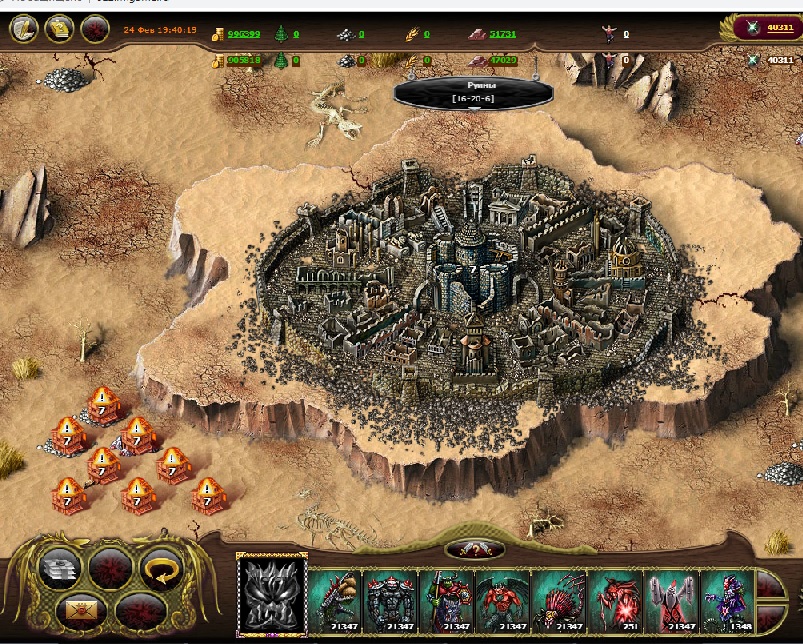Open the yellow scroll map button
This screenshot has width=803, height=644.
pos(59,29)
